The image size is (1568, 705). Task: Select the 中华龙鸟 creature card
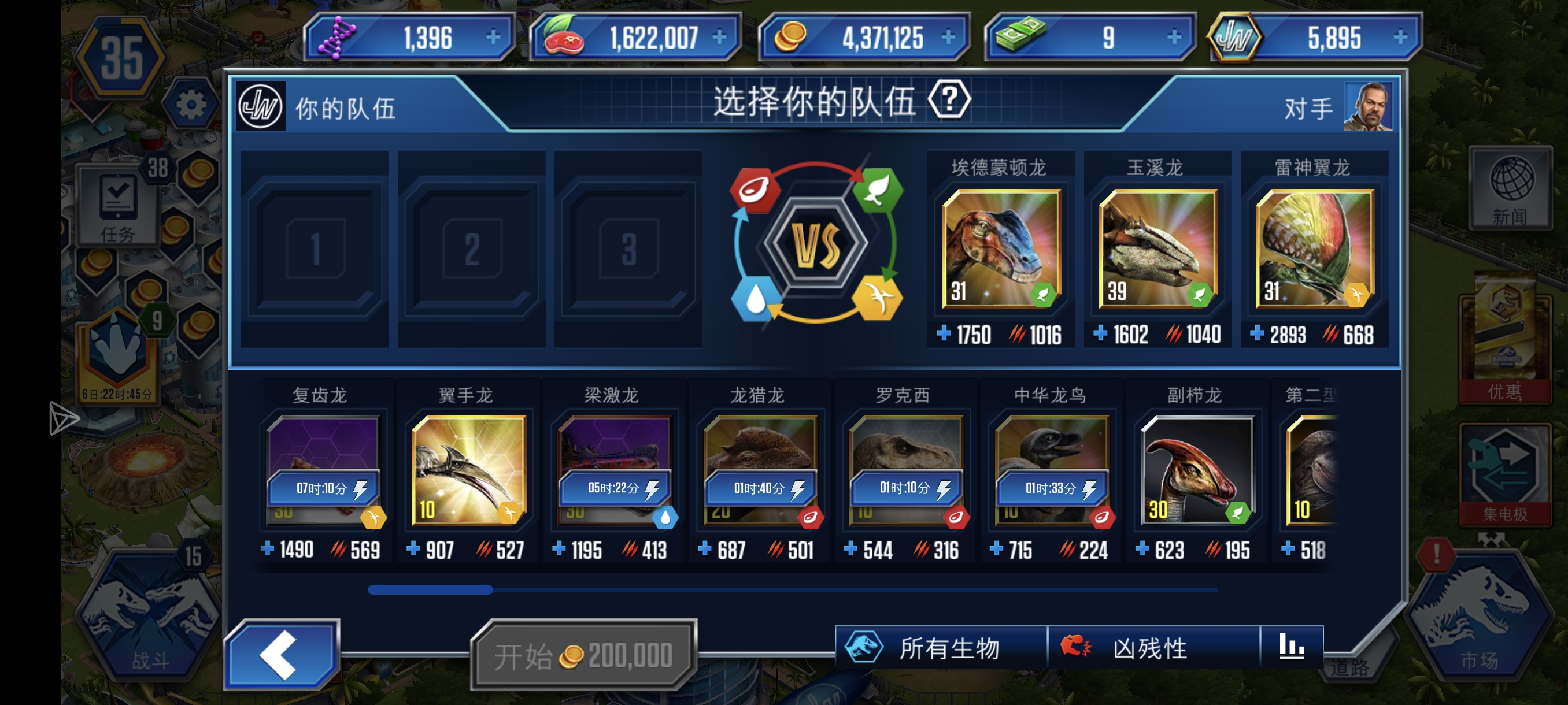1051,470
